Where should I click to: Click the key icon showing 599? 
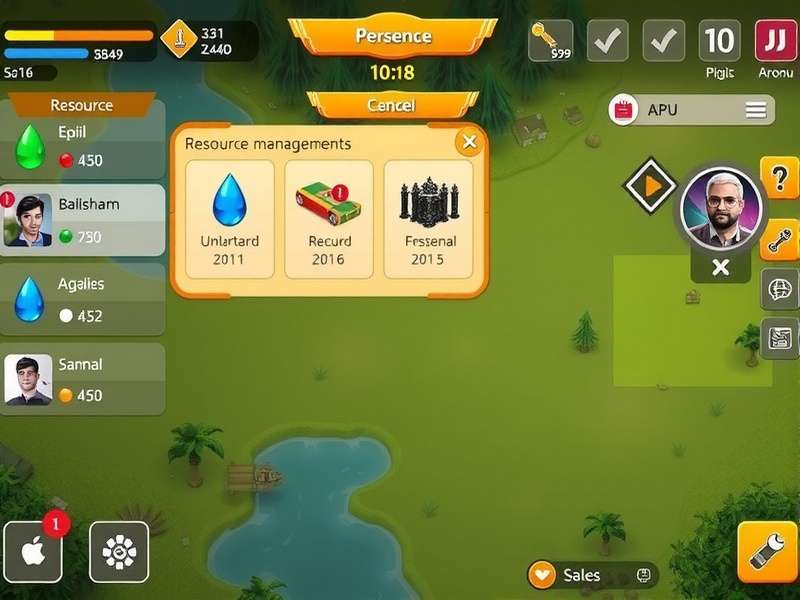[x=550, y=41]
